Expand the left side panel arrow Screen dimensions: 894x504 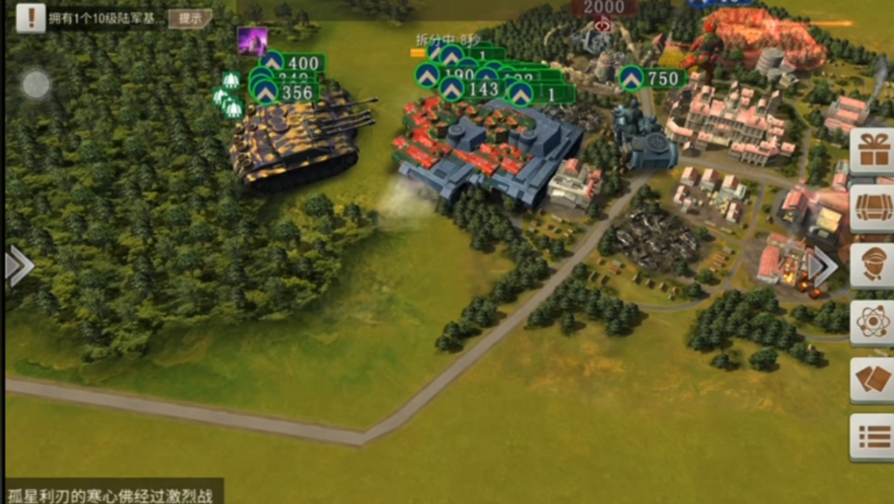(x=18, y=266)
